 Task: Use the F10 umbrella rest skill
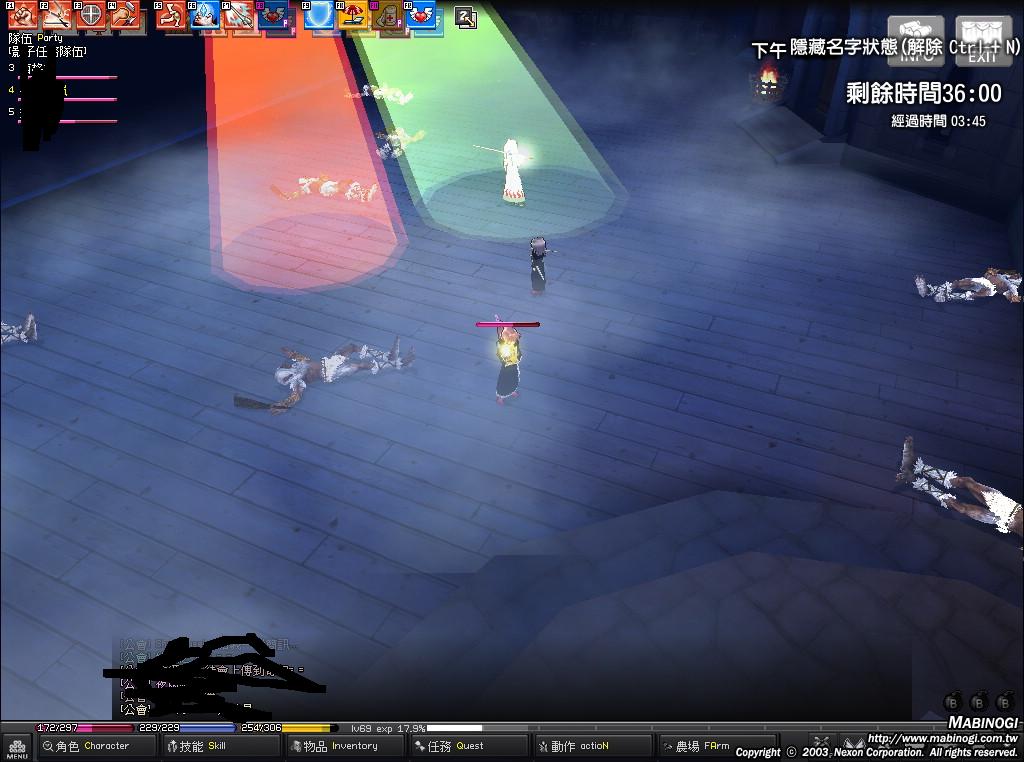point(353,16)
